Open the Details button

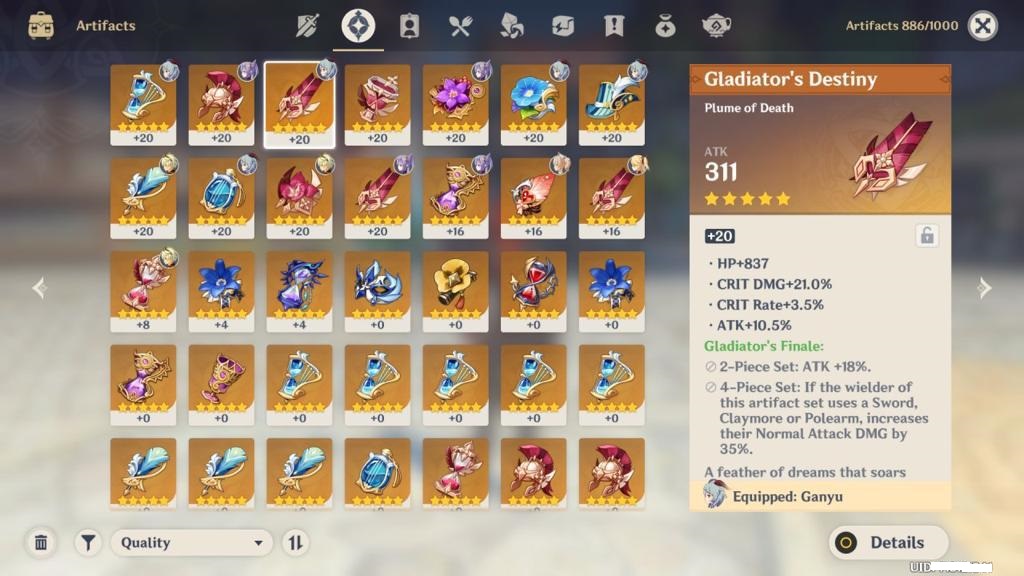pos(888,542)
